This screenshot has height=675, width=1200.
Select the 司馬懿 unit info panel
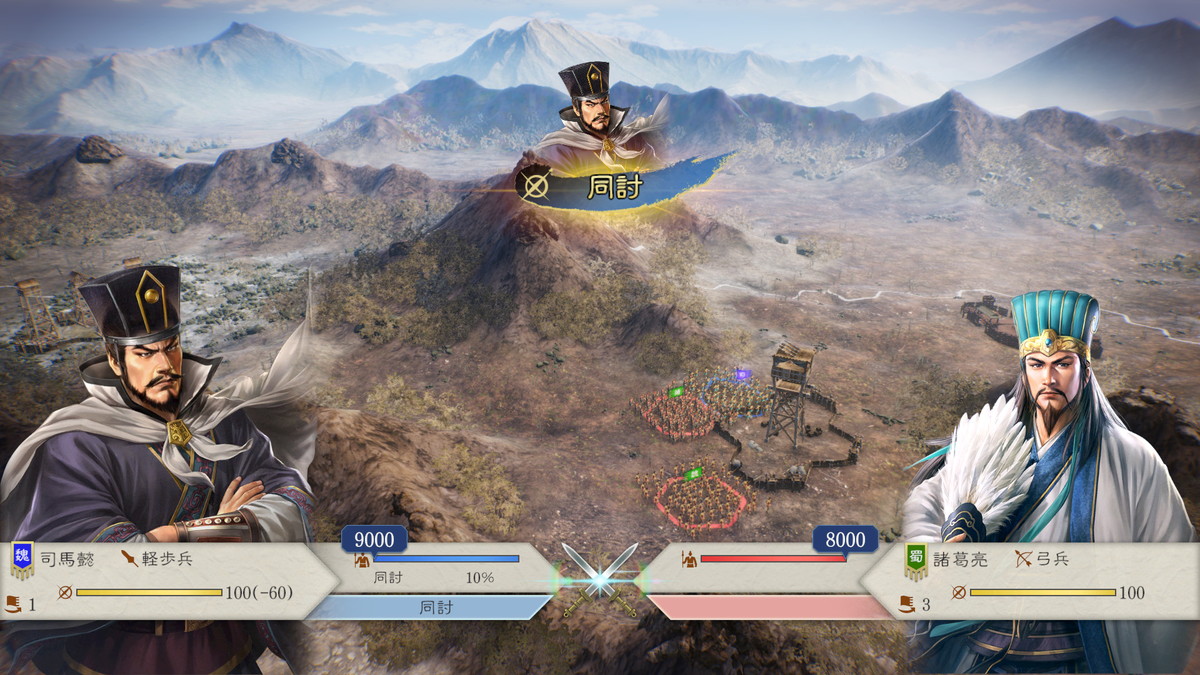[x=170, y=581]
